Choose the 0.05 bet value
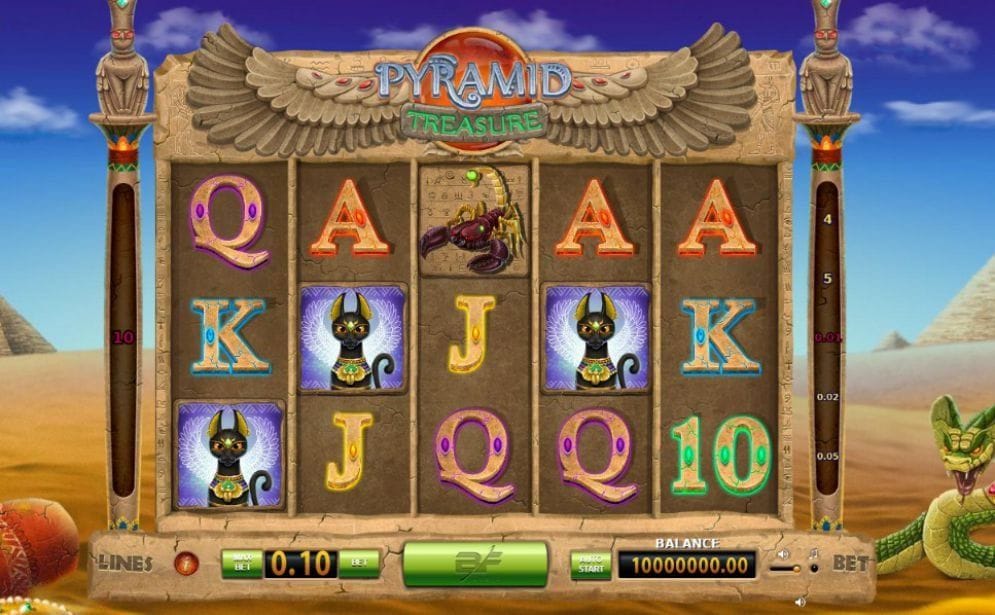 click(x=827, y=456)
